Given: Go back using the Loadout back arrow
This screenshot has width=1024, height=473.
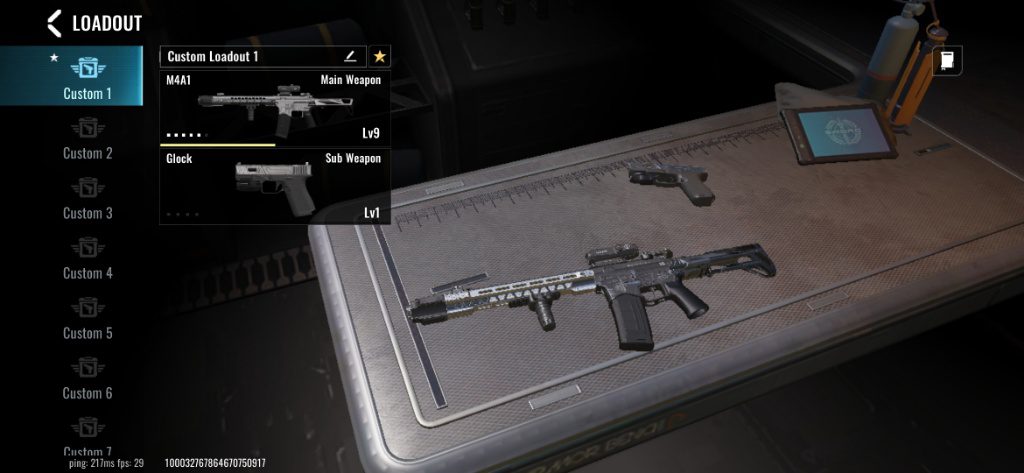Looking at the screenshot, I should [54, 23].
